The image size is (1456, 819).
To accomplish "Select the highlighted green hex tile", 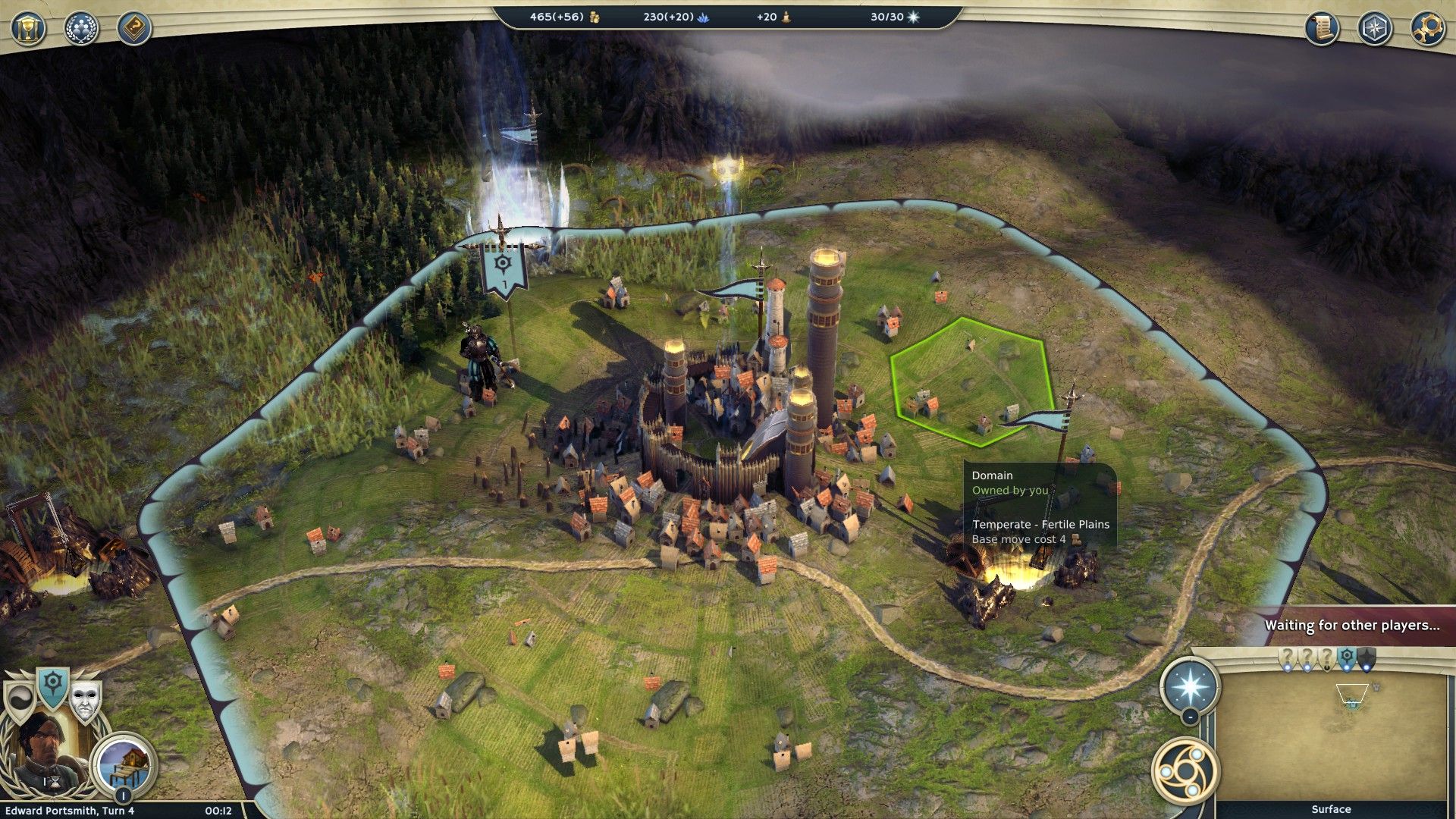I will (x=971, y=379).
